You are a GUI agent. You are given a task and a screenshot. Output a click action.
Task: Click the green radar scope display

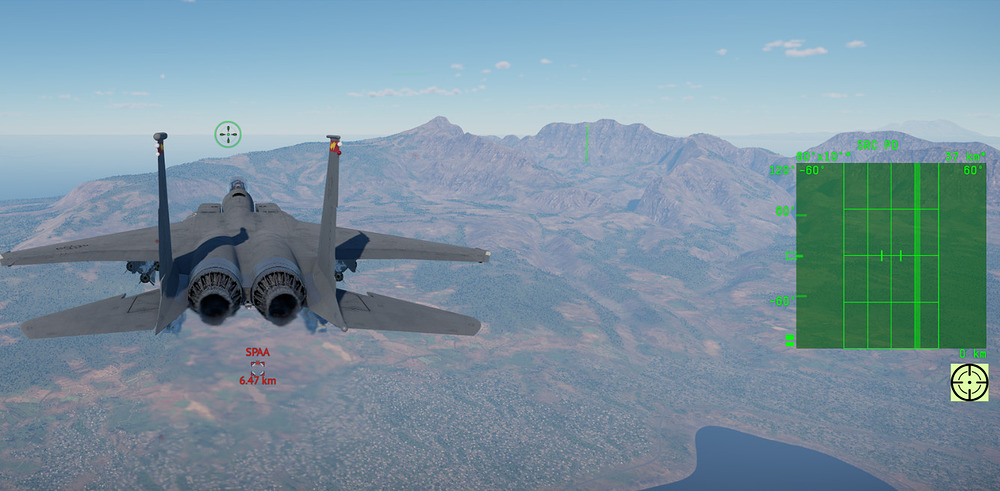(x=890, y=255)
